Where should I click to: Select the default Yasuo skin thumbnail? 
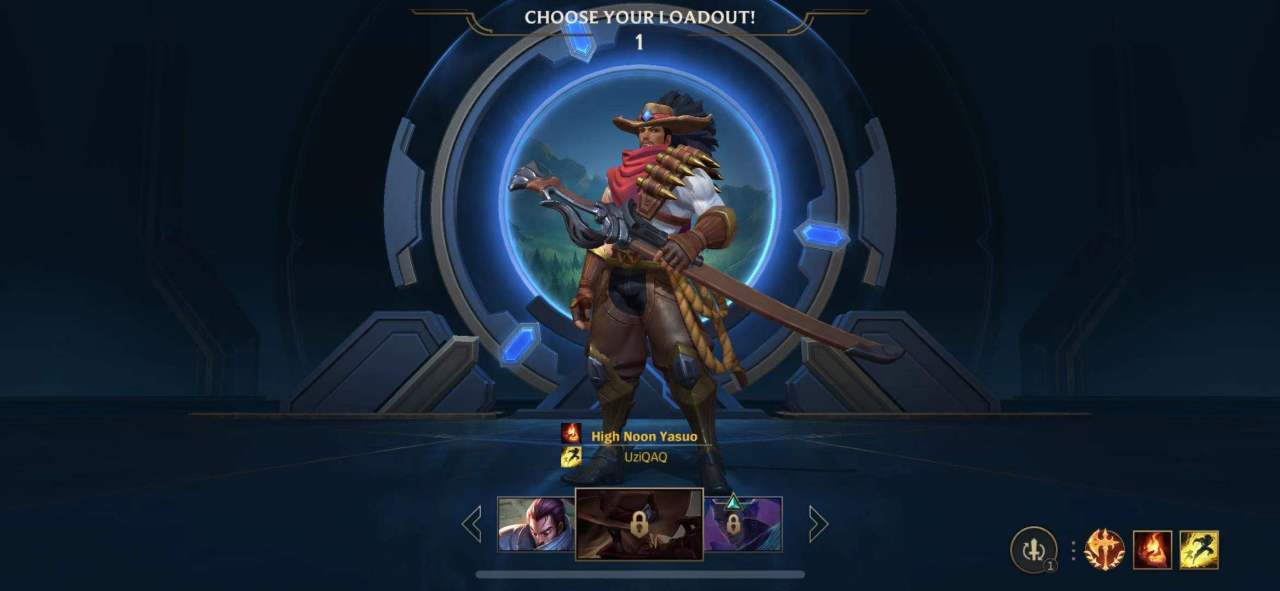point(536,524)
